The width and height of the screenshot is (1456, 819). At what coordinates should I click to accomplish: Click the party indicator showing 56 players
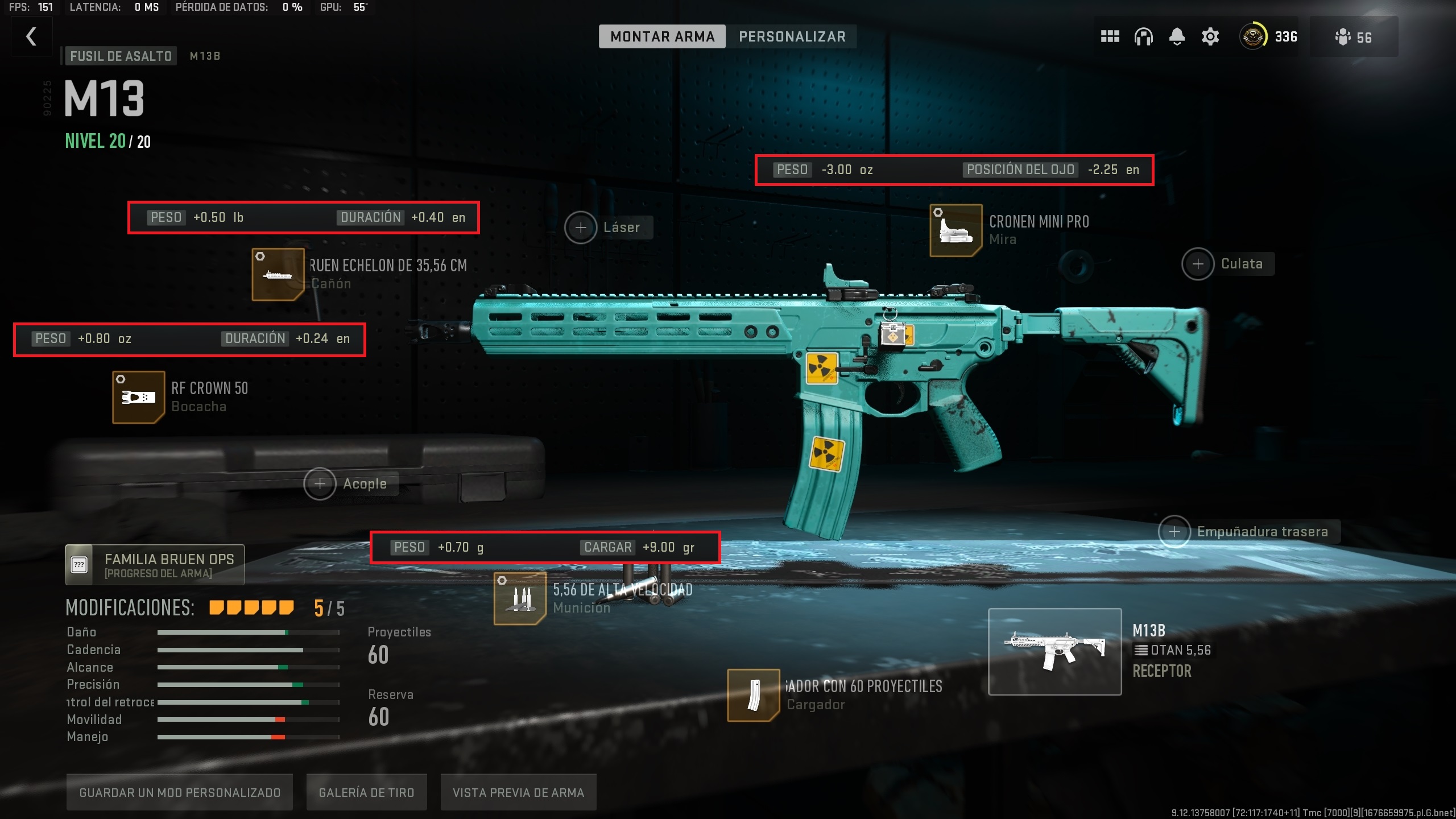point(1354,36)
